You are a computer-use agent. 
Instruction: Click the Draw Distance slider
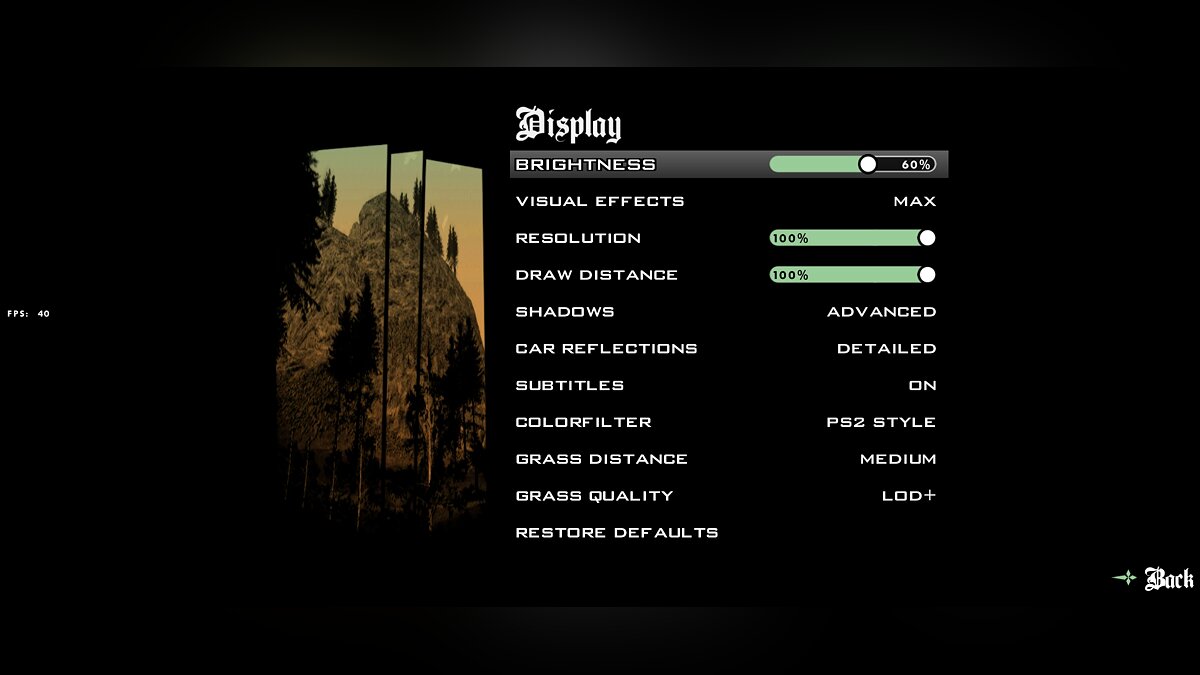click(x=852, y=275)
